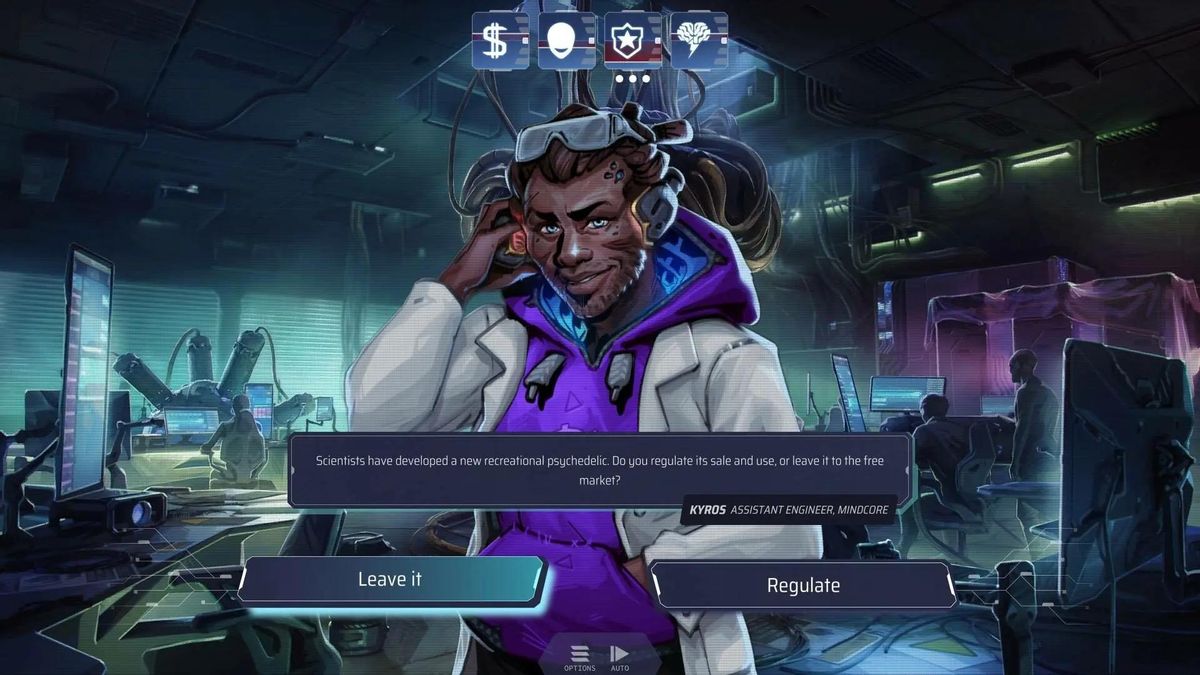Click the star shield security icon
This screenshot has height=675, width=1200.
(x=632, y=41)
